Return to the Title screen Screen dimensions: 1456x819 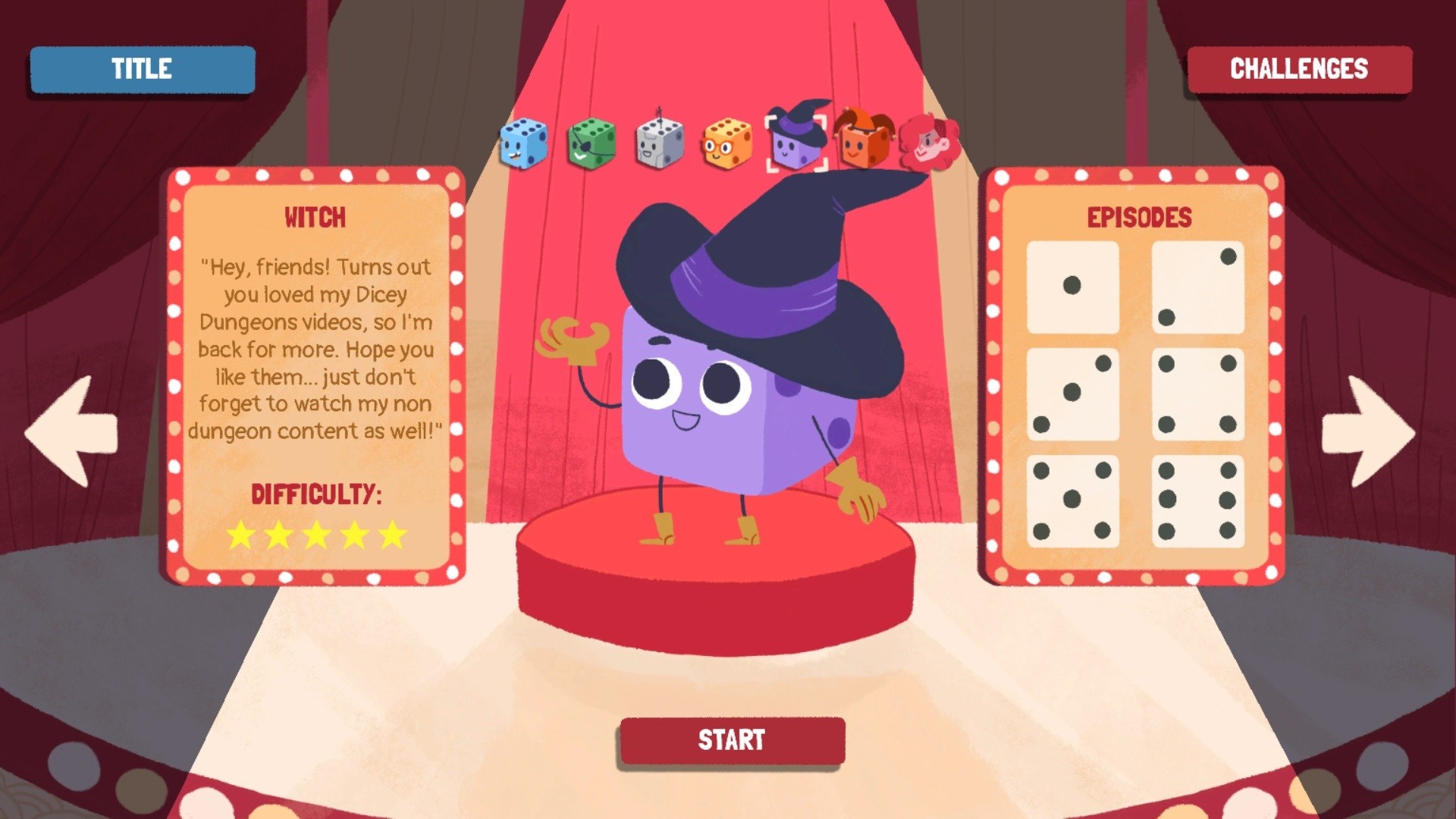(142, 69)
